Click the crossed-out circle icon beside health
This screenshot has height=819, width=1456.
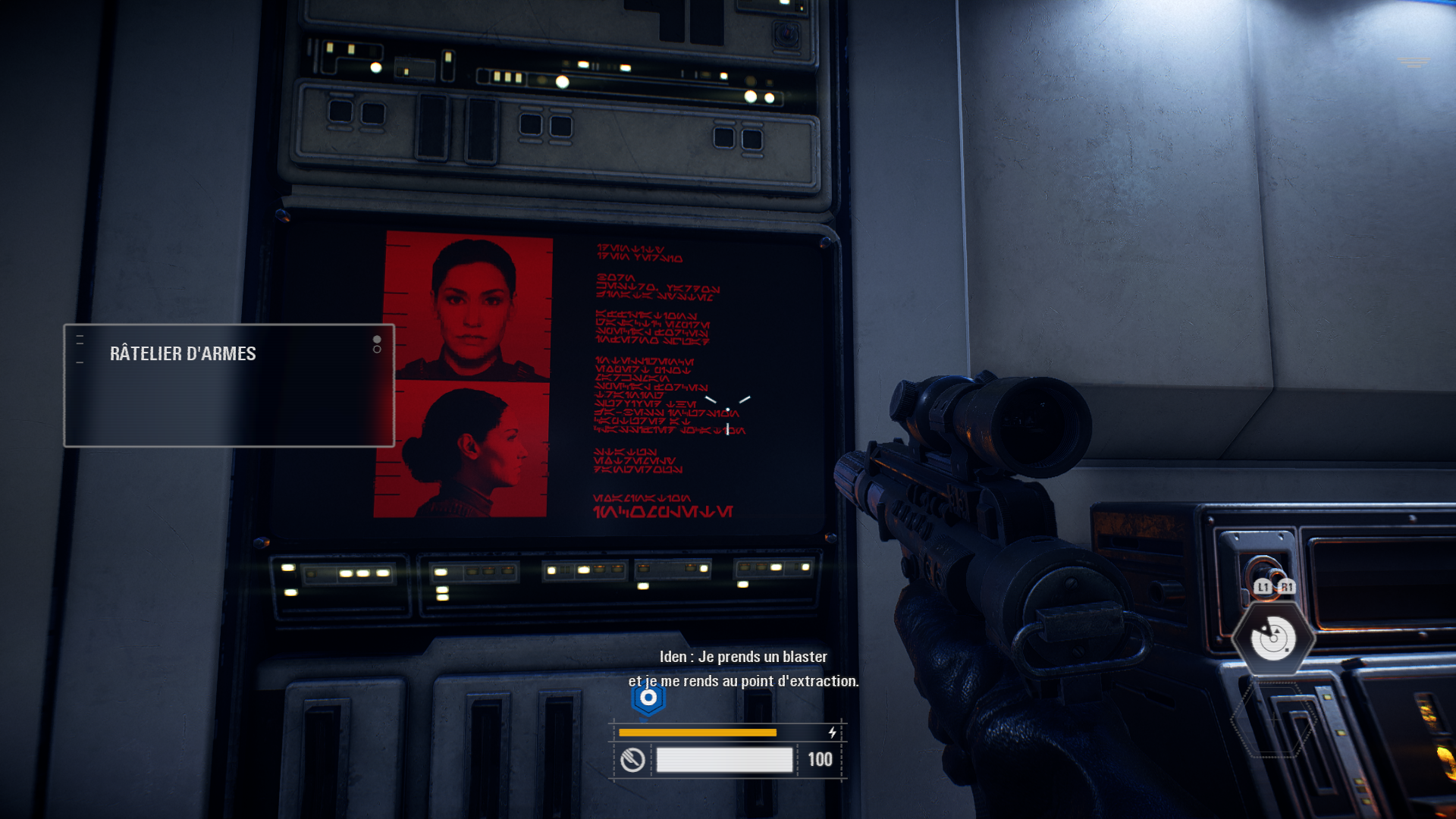coord(632,759)
